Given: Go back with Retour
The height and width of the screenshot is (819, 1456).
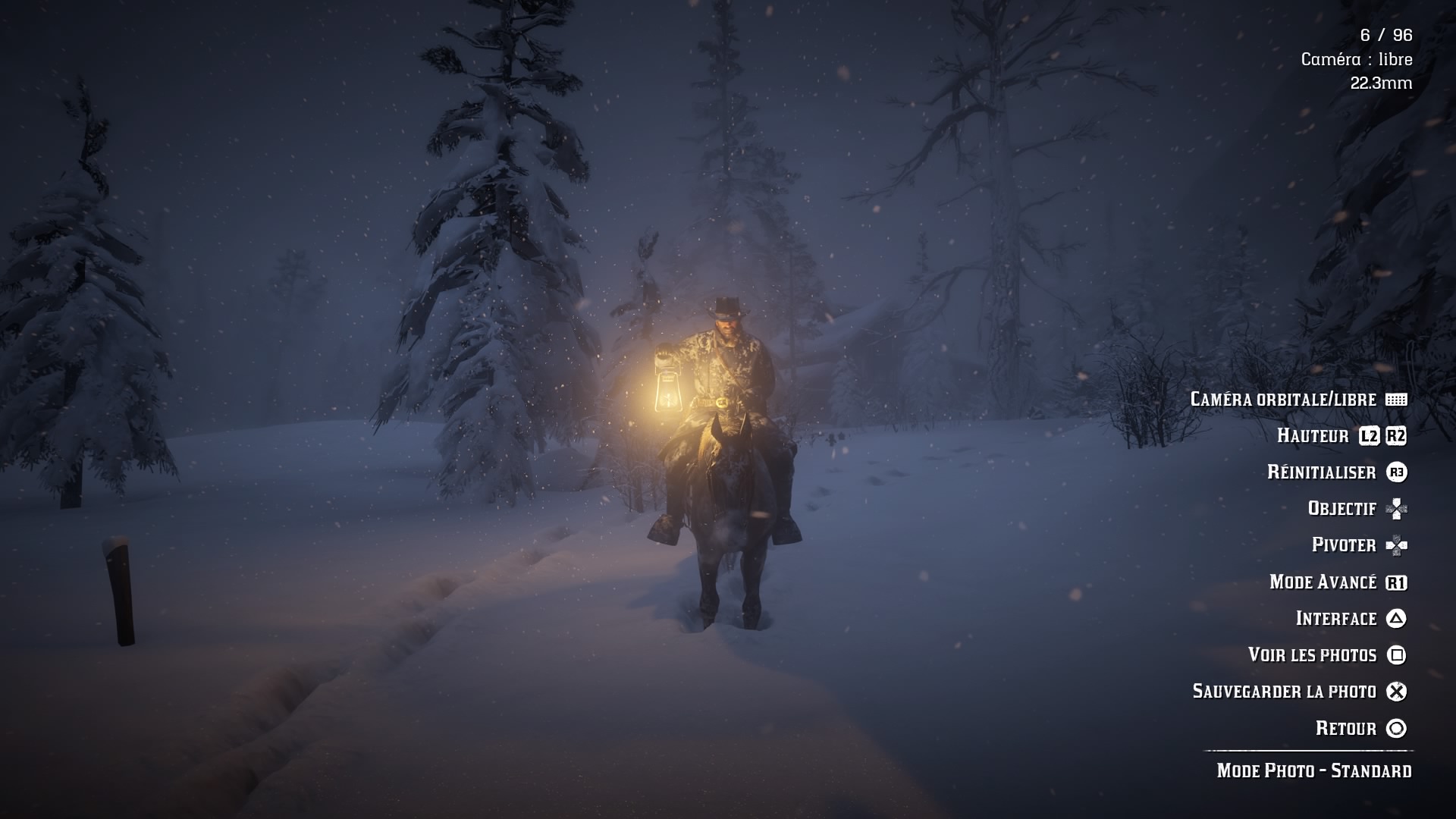Looking at the screenshot, I should (1345, 728).
